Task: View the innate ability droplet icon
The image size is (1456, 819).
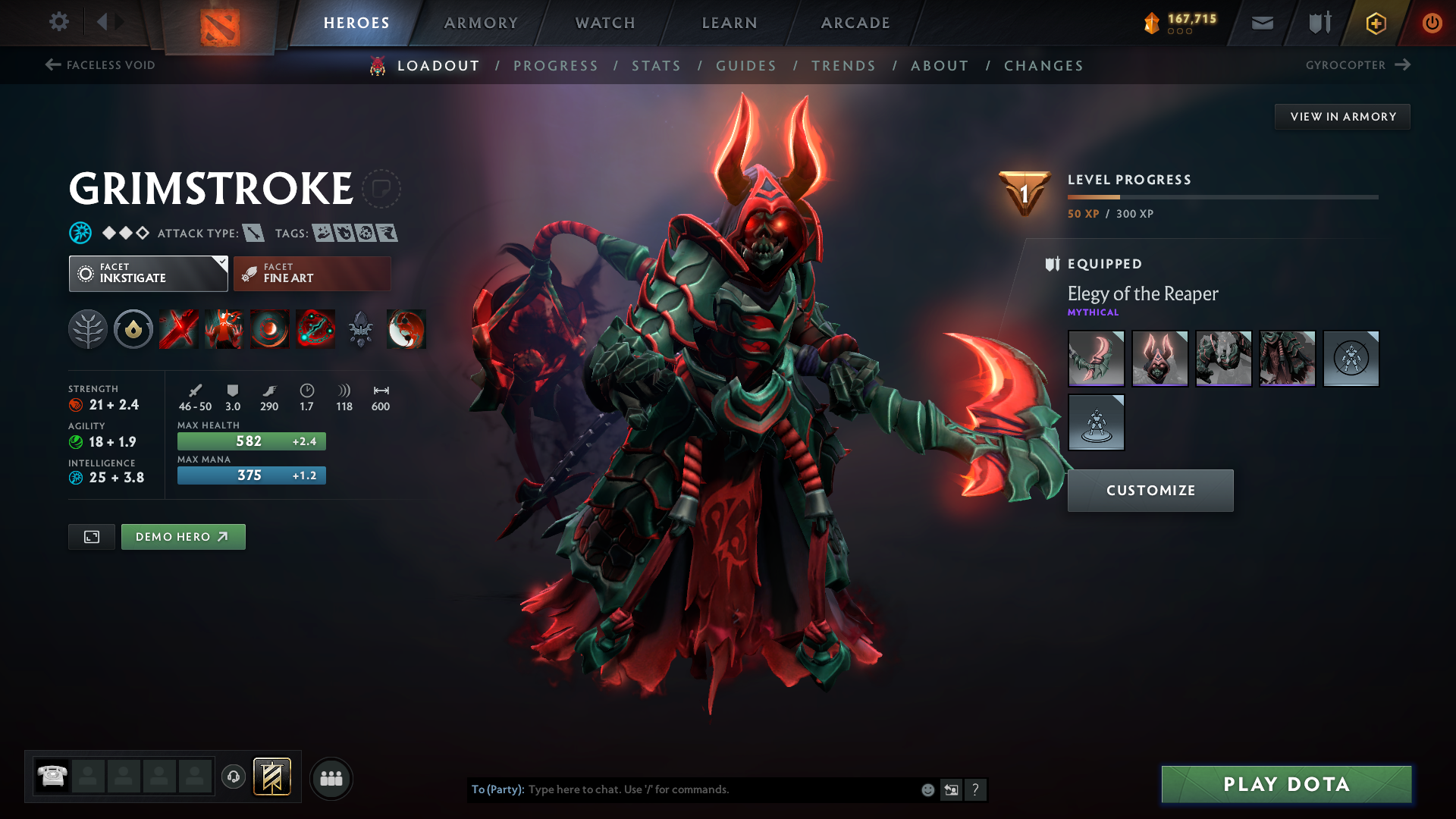Action: (133, 329)
